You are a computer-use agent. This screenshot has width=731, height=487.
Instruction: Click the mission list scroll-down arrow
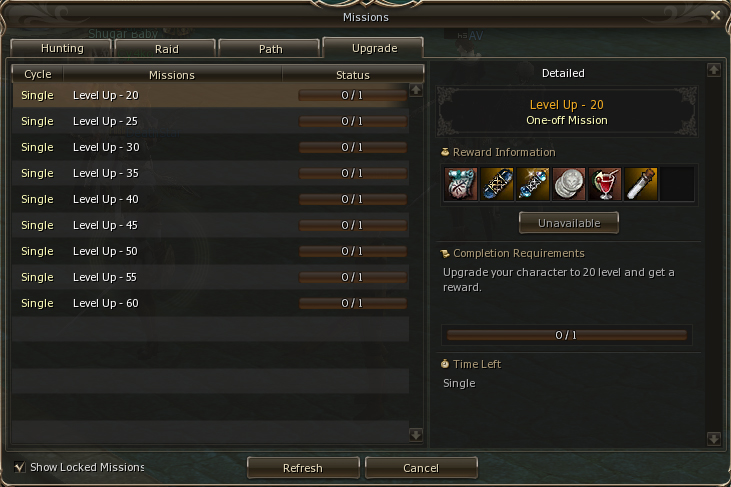tap(416, 434)
